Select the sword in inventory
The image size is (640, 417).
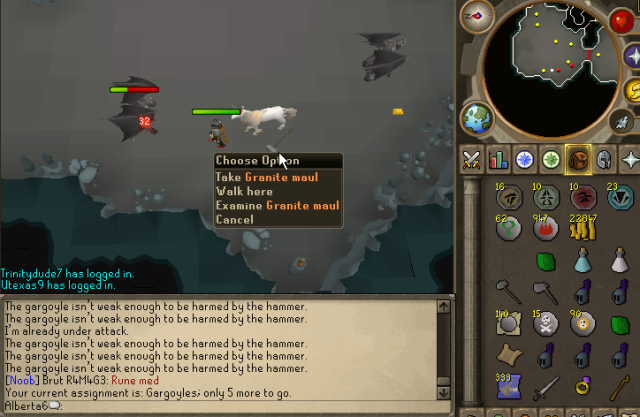point(545,388)
